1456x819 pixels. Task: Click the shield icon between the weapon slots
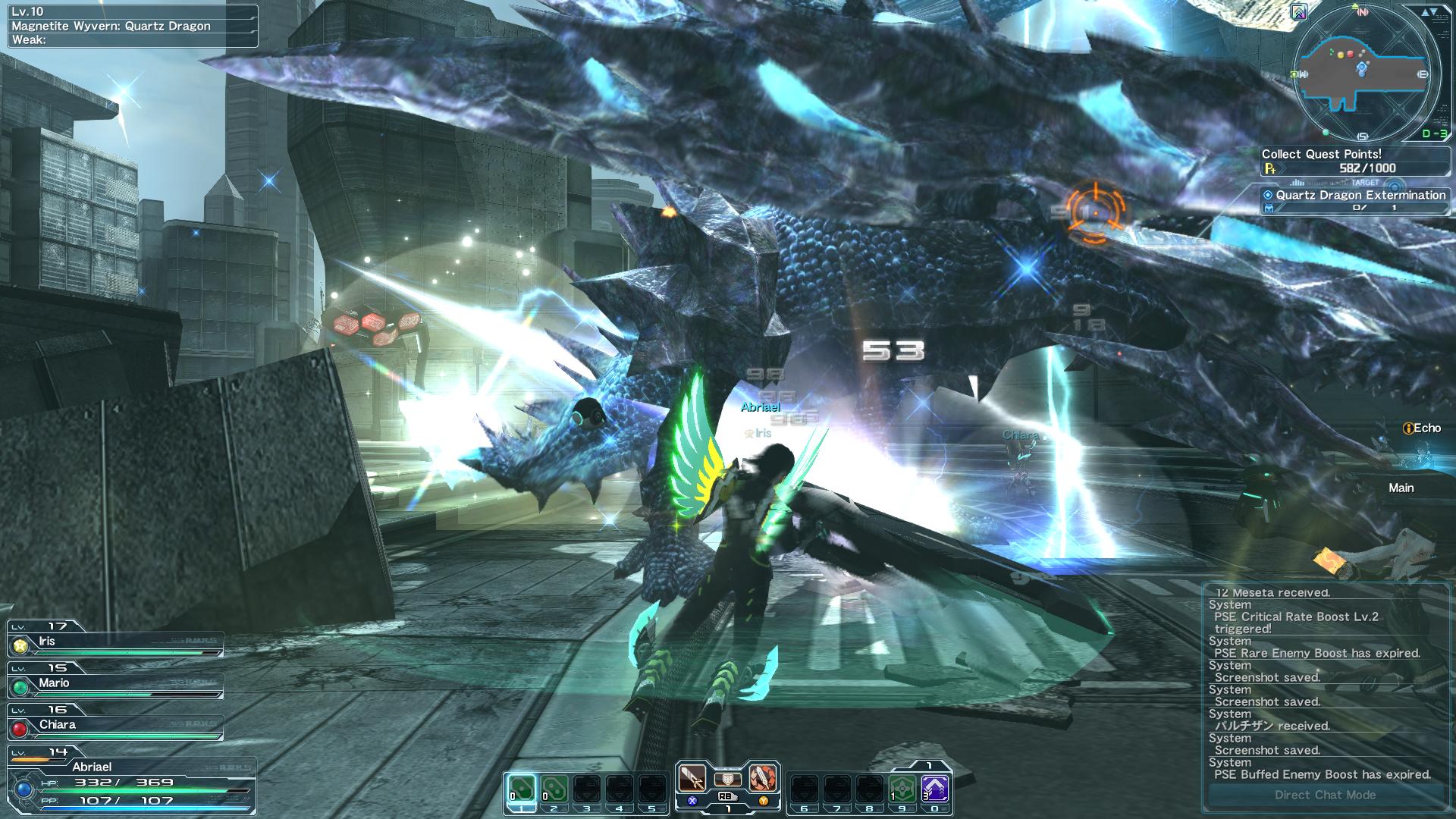pos(727,780)
